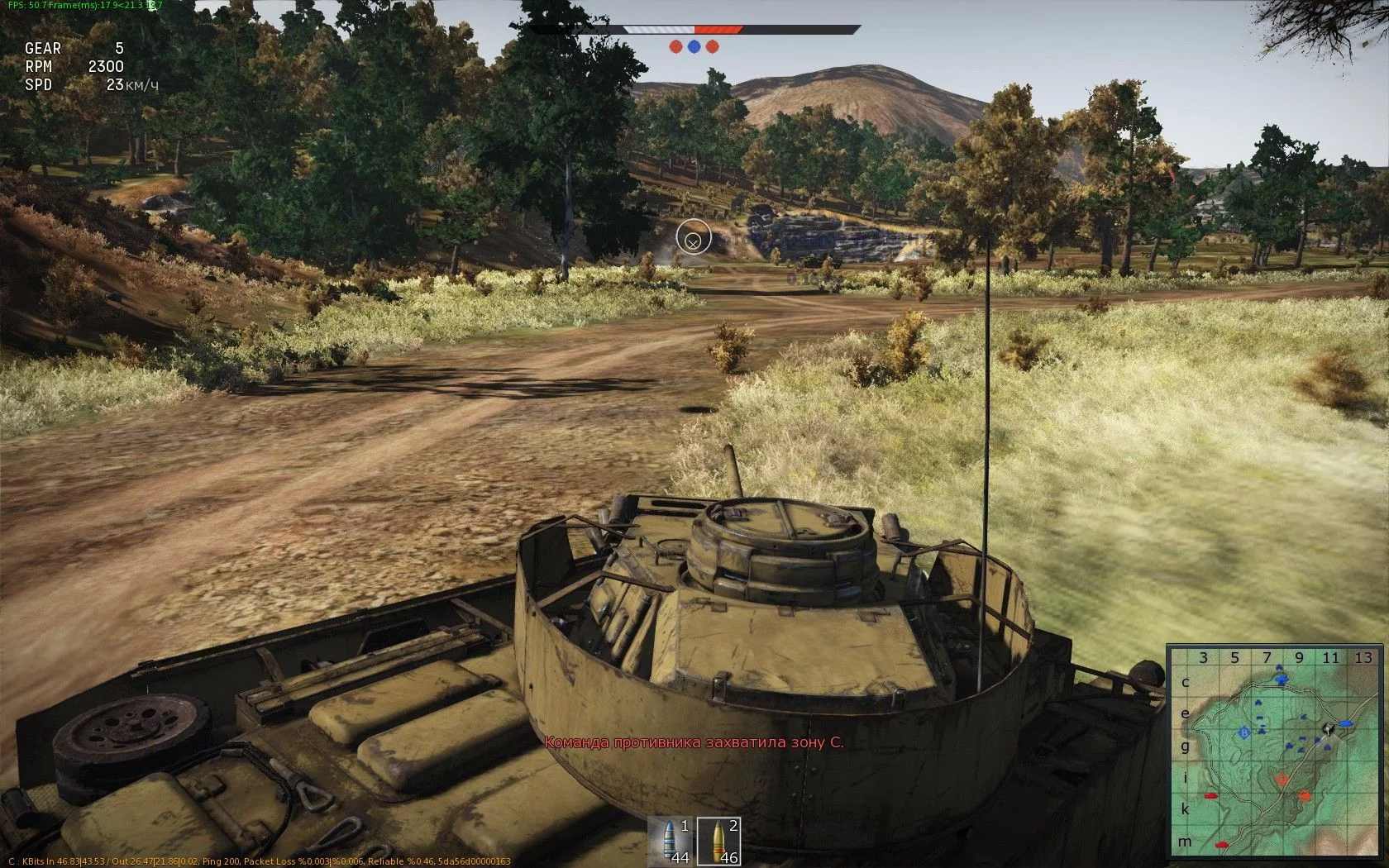Choose the yellow shell in ammo slot 2

coord(718,842)
